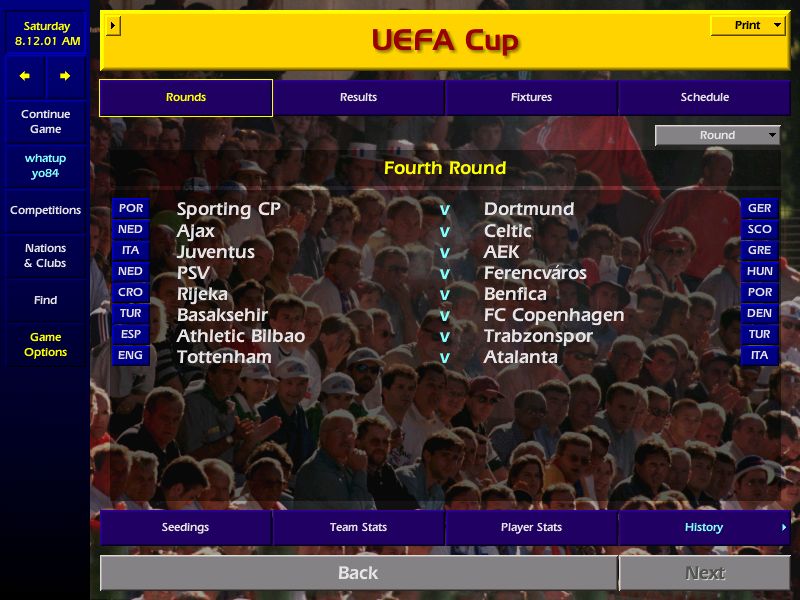Open Nations & Clubs
This screenshot has width=800, height=600.
pos(45,255)
